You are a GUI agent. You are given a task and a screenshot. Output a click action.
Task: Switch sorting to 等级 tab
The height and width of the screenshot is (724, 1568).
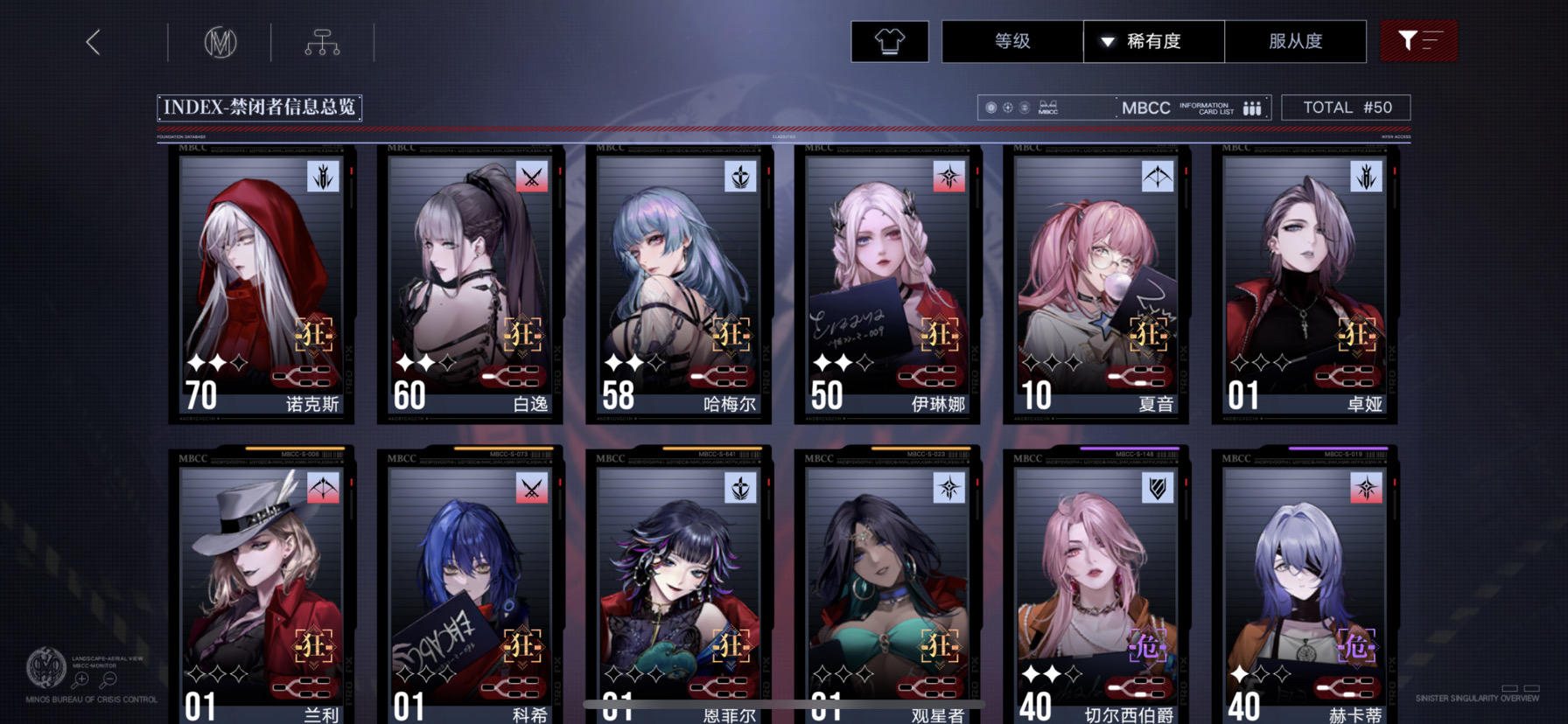pyautogui.click(x=1012, y=40)
